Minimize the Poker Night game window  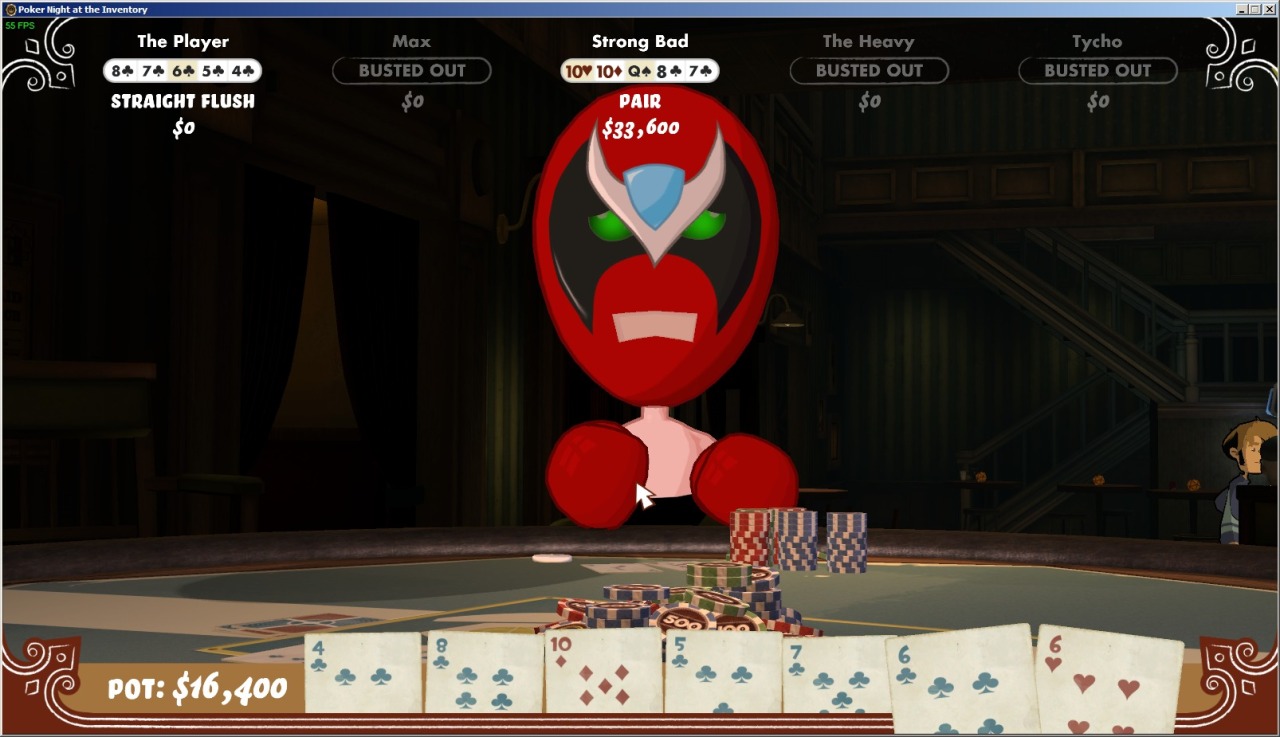tap(1242, 9)
